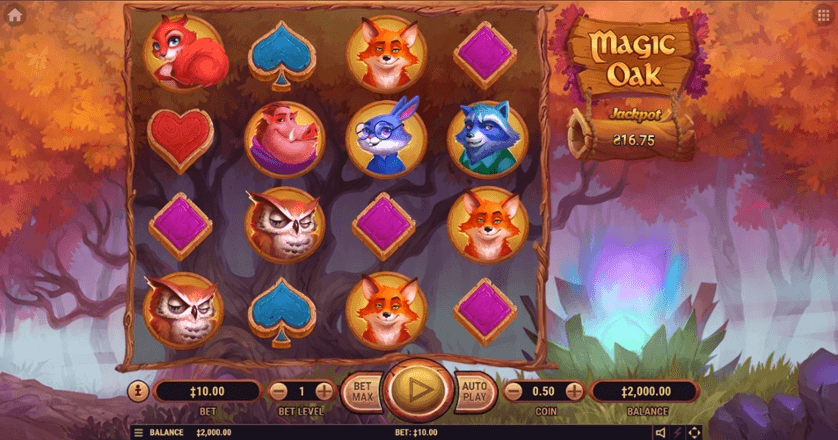The width and height of the screenshot is (838, 440).
Task: Toggle lightning bolt quick spin
Action: click(x=678, y=432)
